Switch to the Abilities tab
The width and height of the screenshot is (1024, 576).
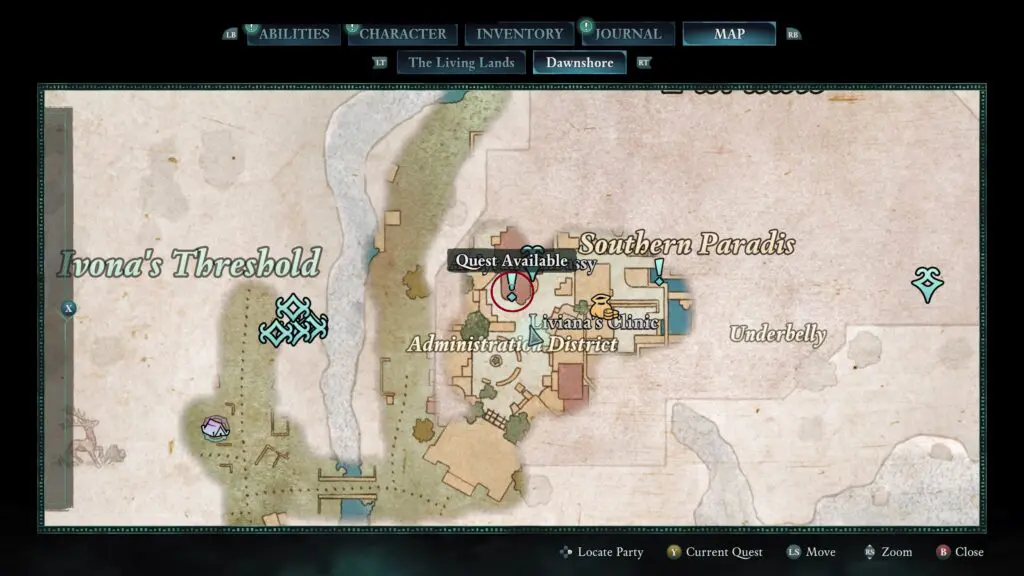(294, 34)
